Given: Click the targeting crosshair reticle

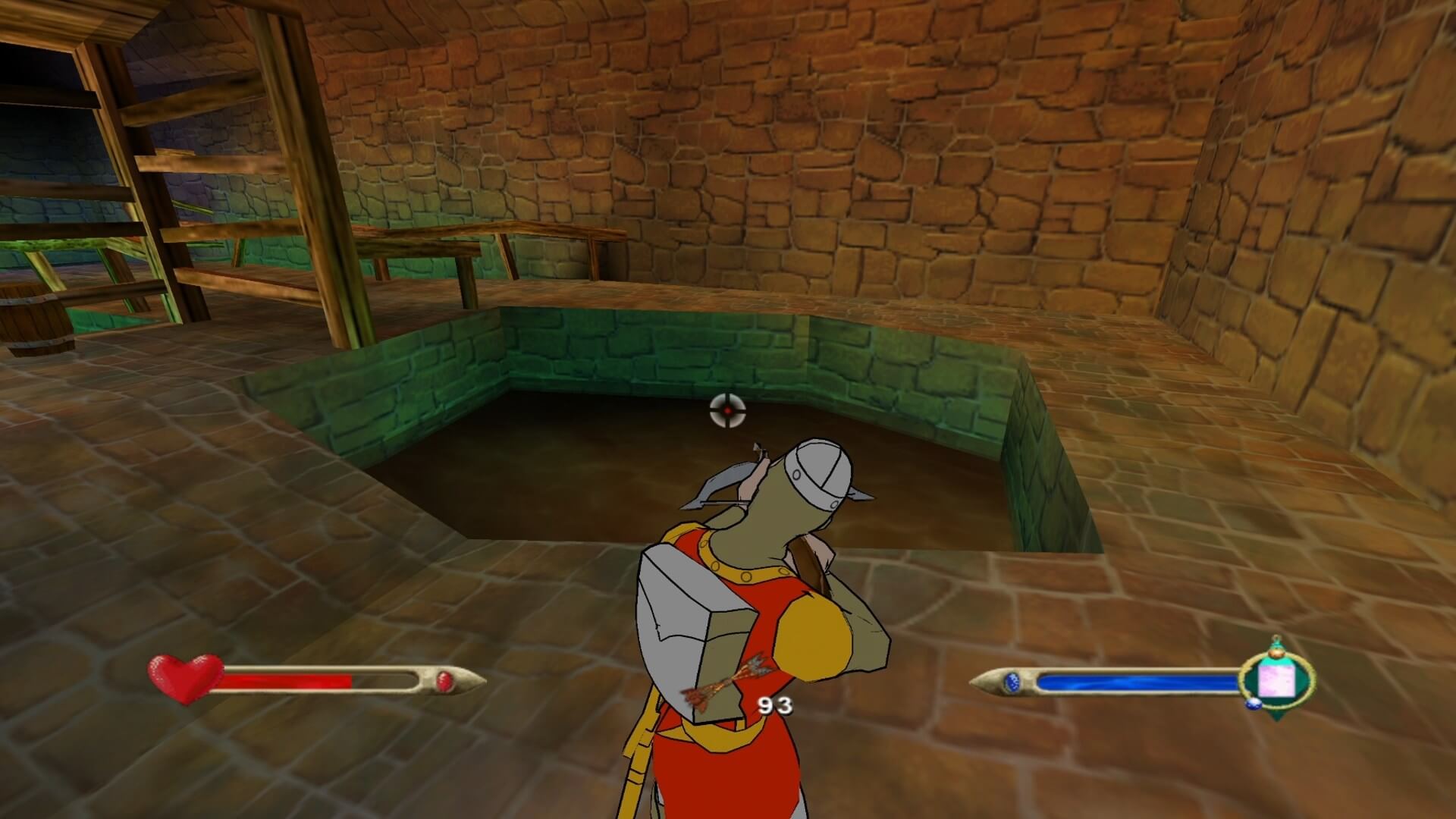Looking at the screenshot, I should coord(729,410).
